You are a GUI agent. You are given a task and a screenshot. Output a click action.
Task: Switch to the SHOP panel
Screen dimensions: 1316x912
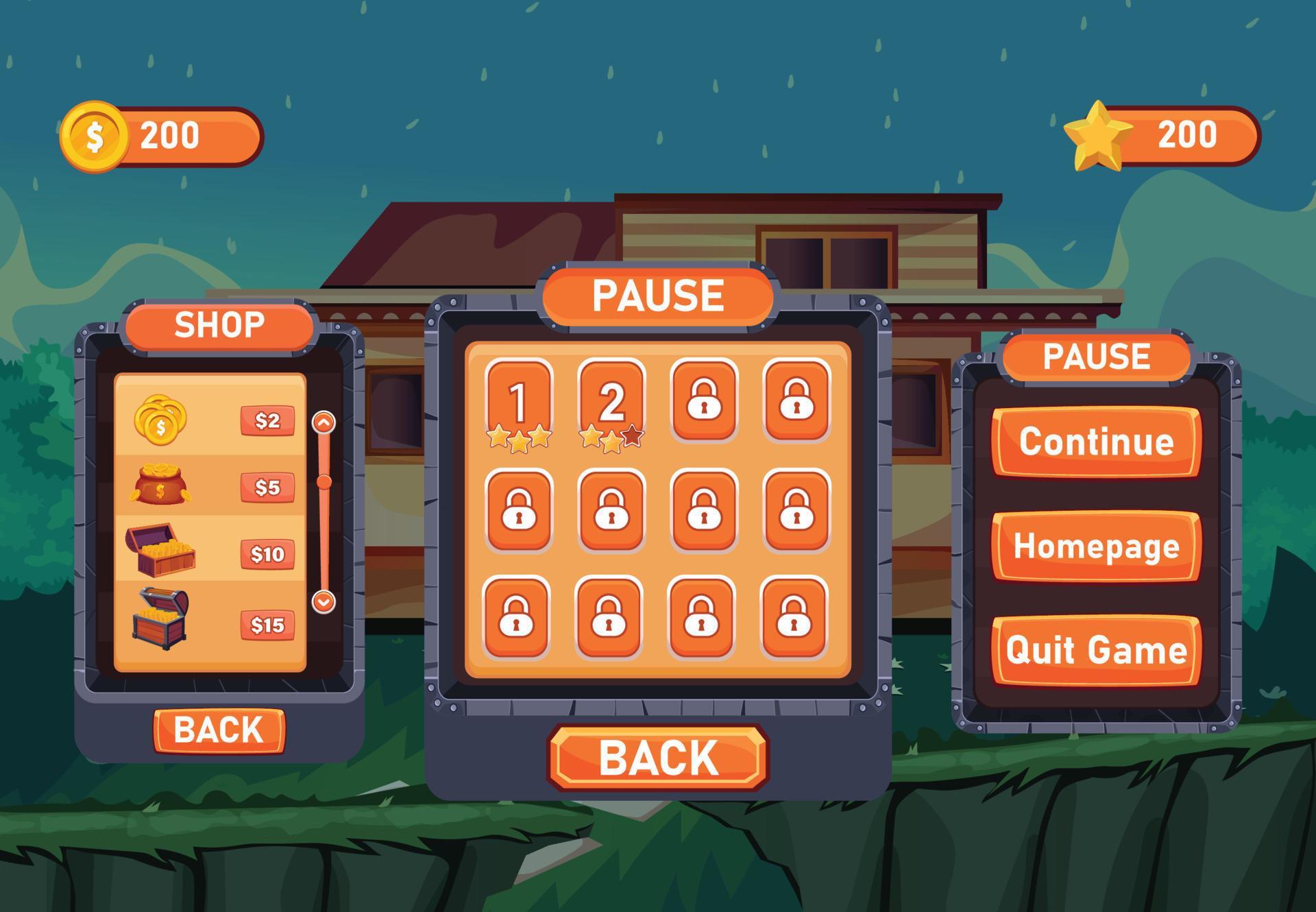click(x=220, y=325)
